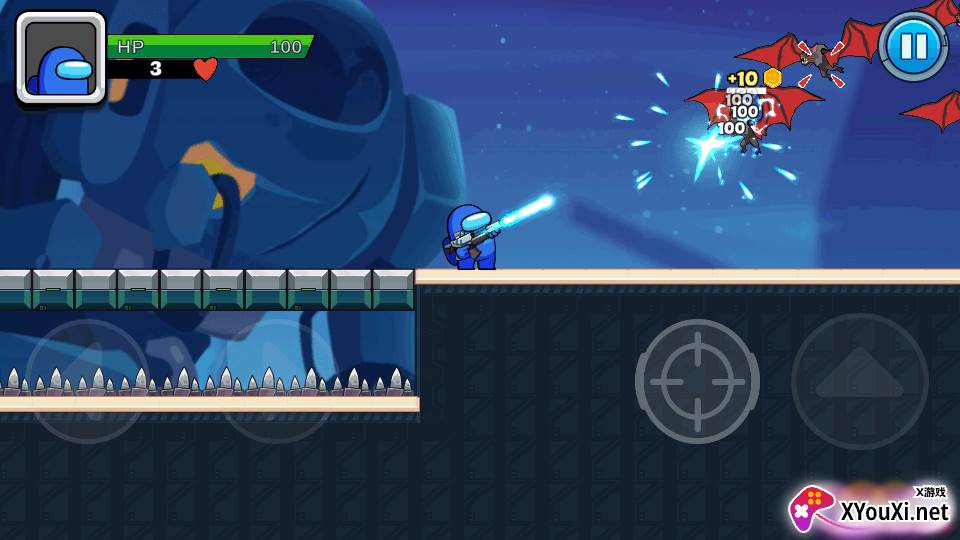
Task: Tap the crosshair fire button
Action: (697, 381)
